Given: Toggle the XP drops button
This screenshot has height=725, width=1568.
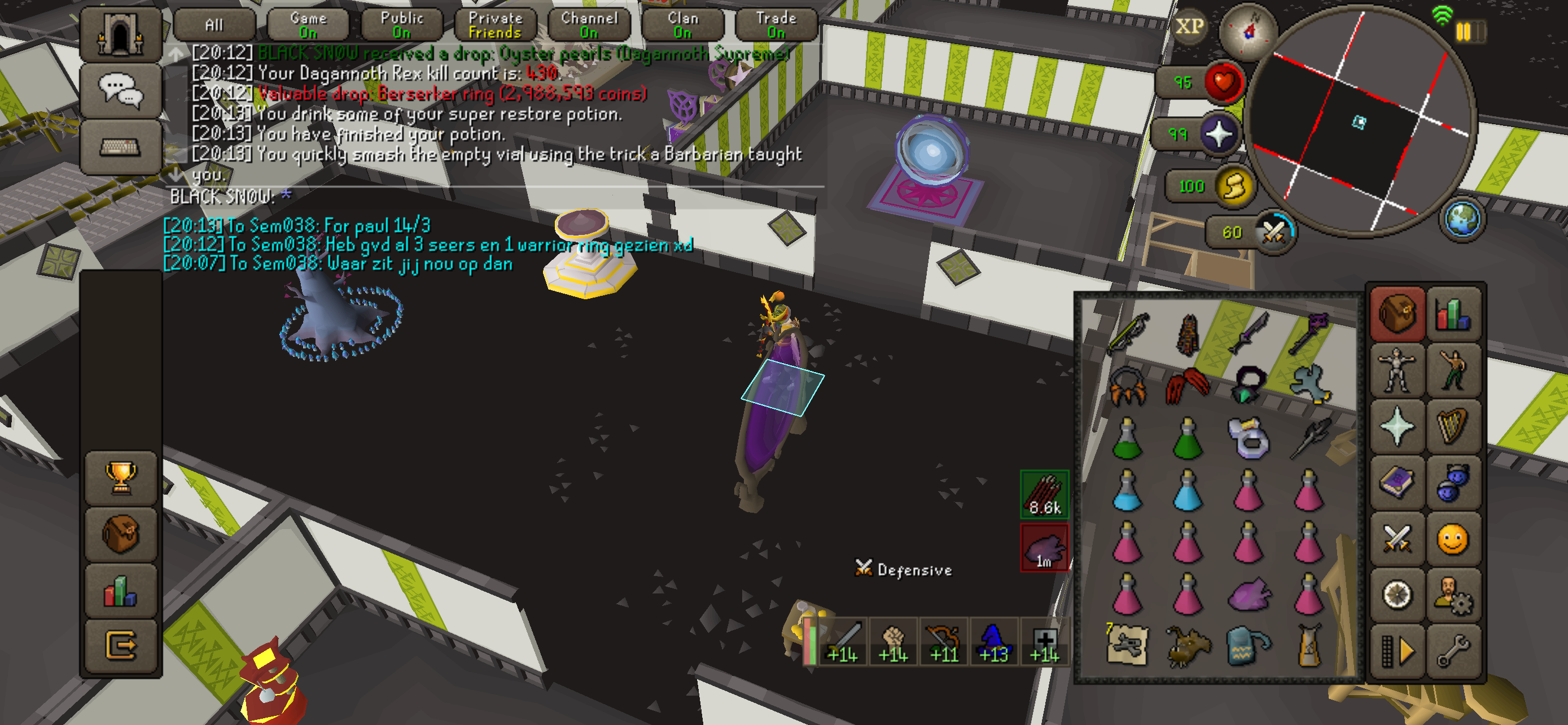Looking at the screenshot, I should (1189, 27).
